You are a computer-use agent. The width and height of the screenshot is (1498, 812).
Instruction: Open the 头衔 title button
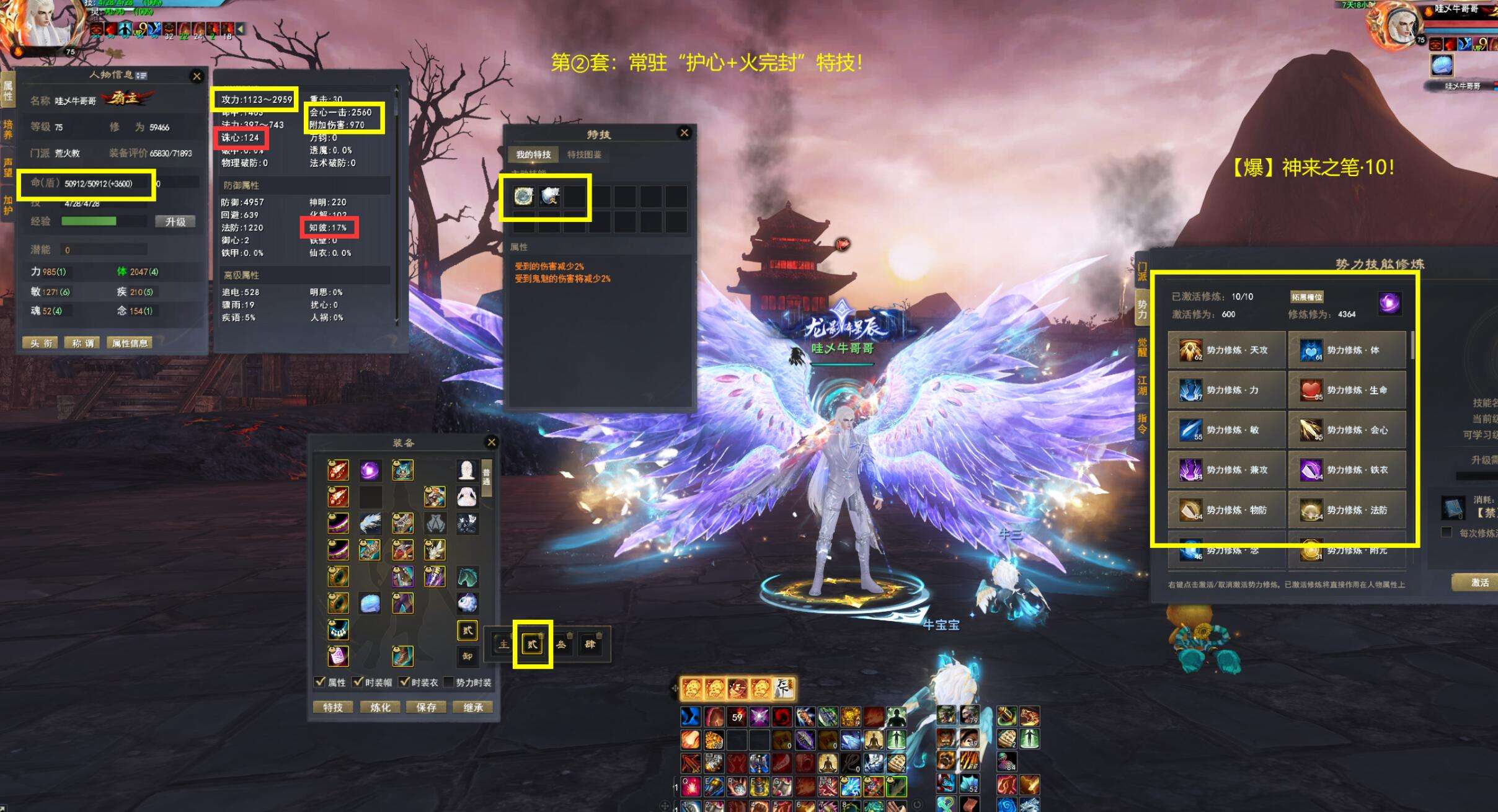tap(41, 343)
